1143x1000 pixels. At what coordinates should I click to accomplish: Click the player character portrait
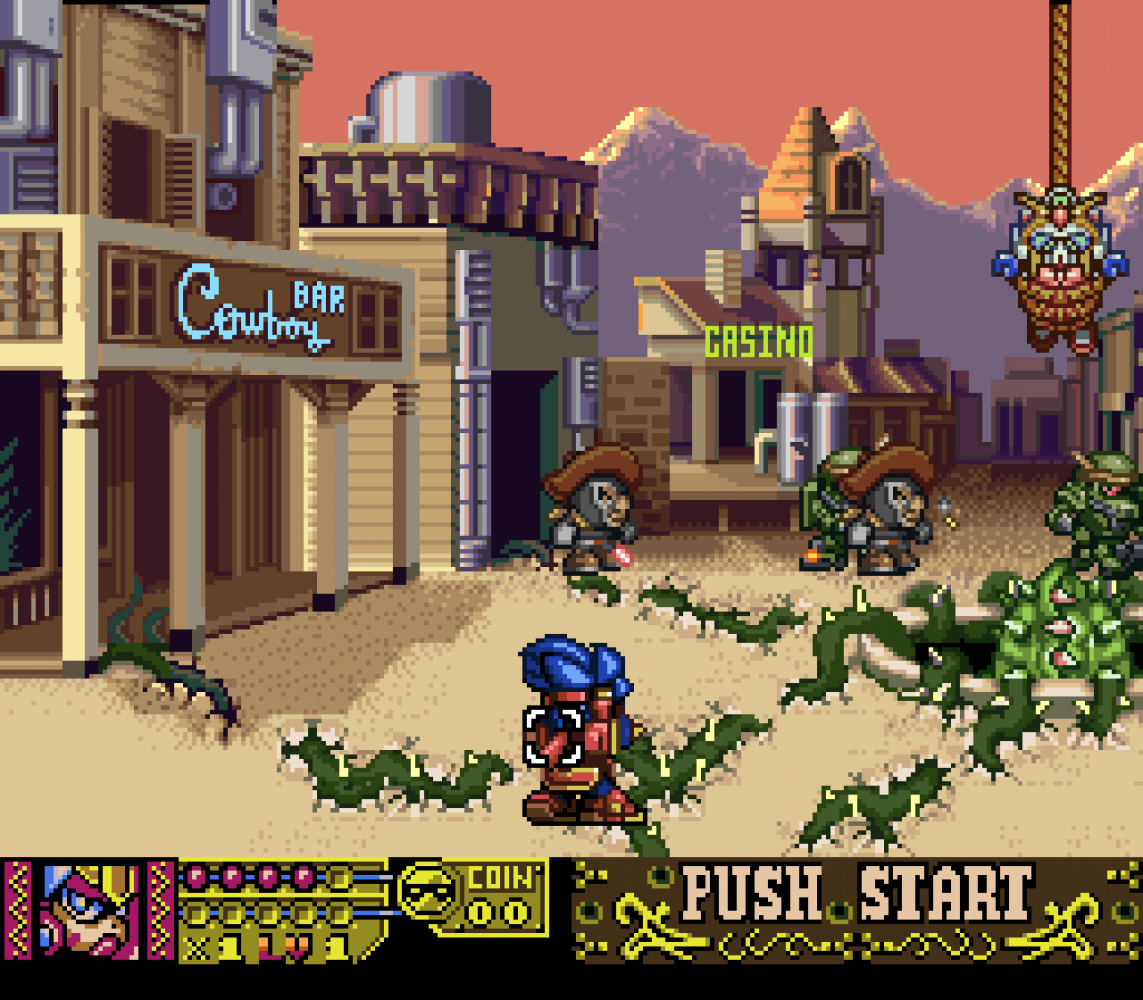pyautogui.click(x=90, y=907)
